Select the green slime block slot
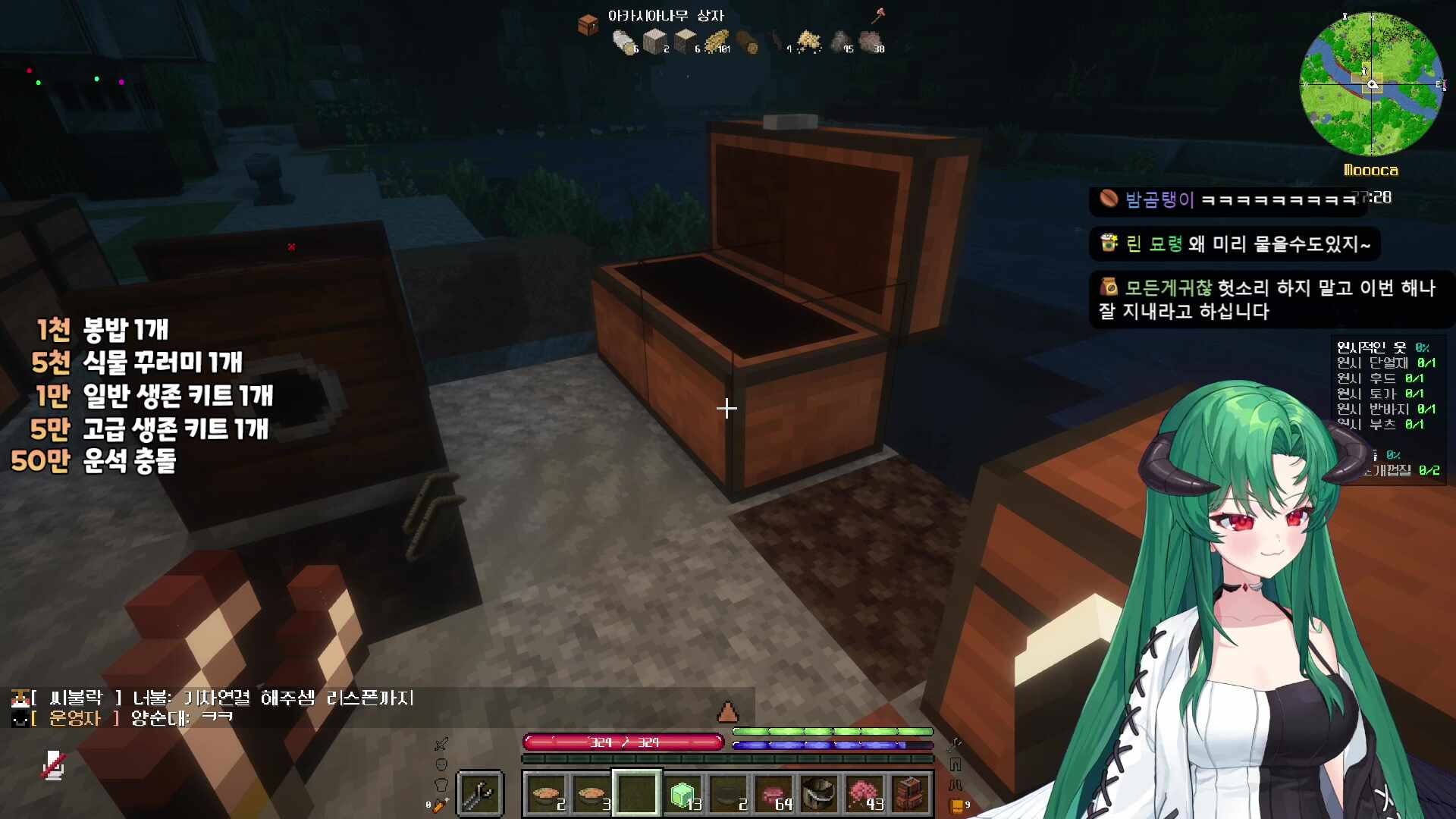Screen dimensions: 1456x819 click(x=682, y=794)
